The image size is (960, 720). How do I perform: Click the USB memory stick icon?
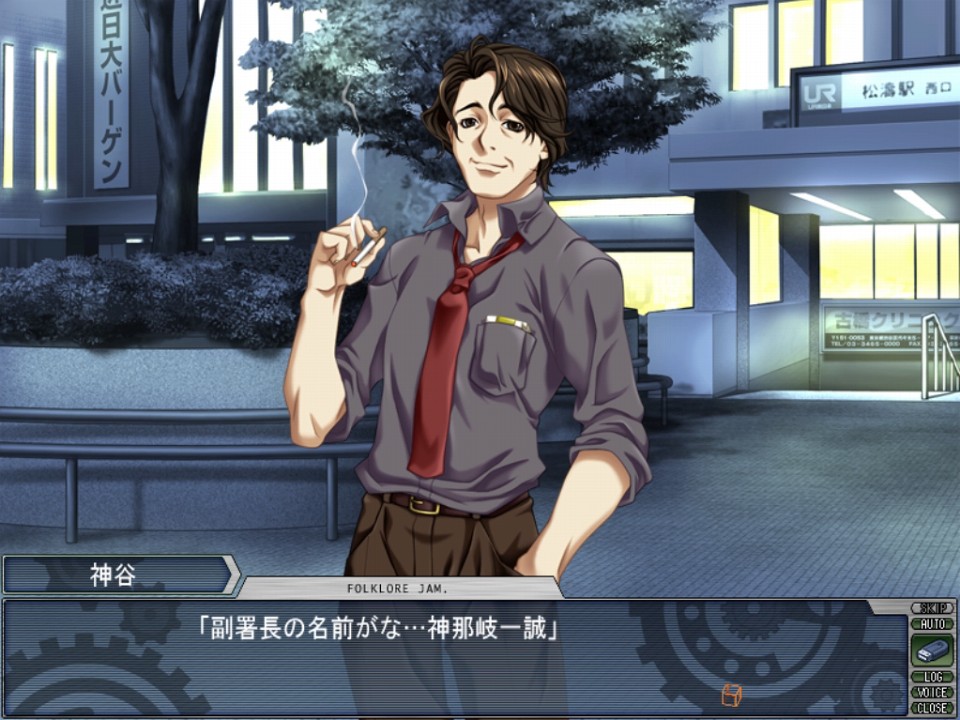point(932,649)
